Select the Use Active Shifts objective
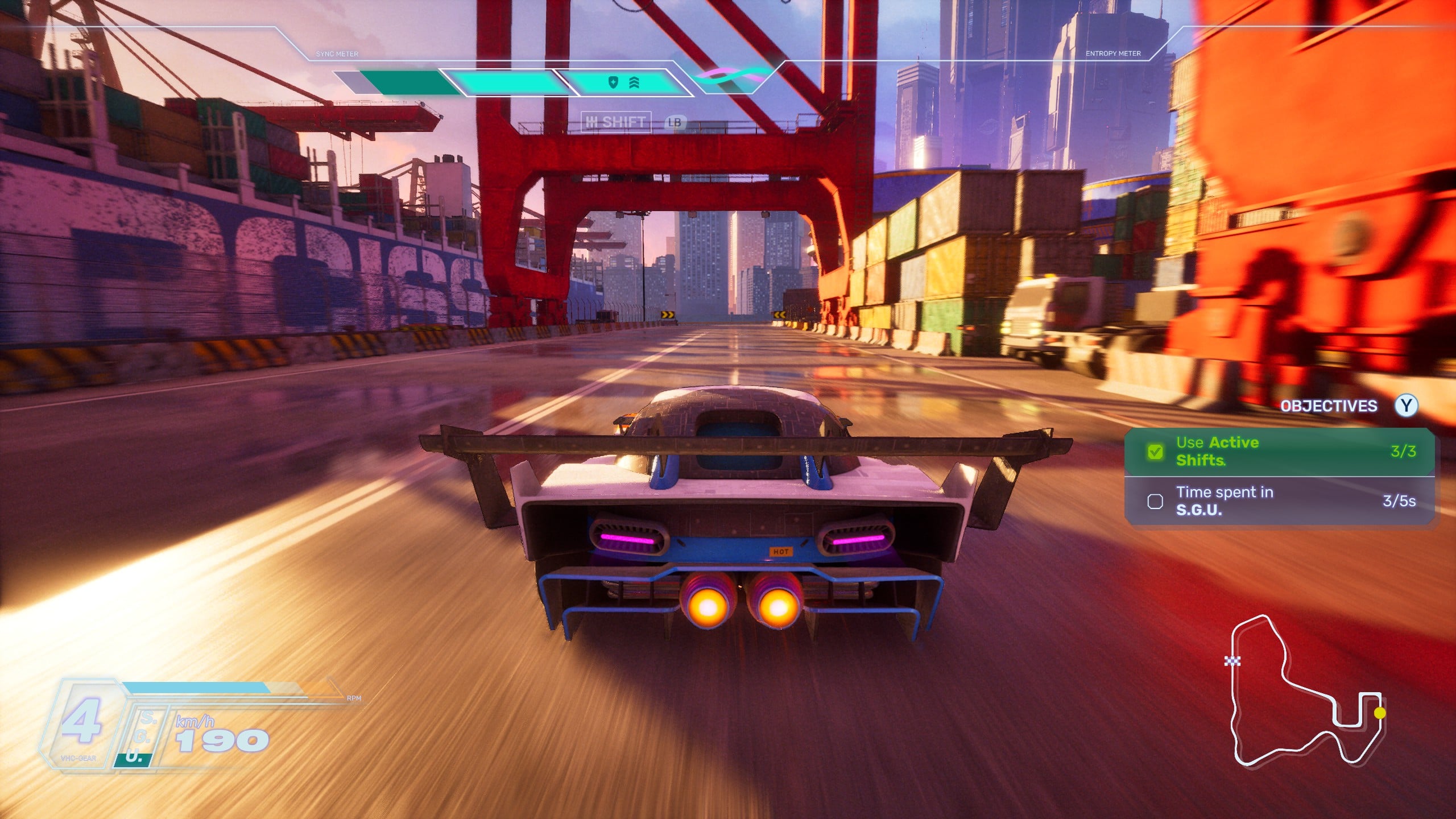 click(x=1279, y=452)
